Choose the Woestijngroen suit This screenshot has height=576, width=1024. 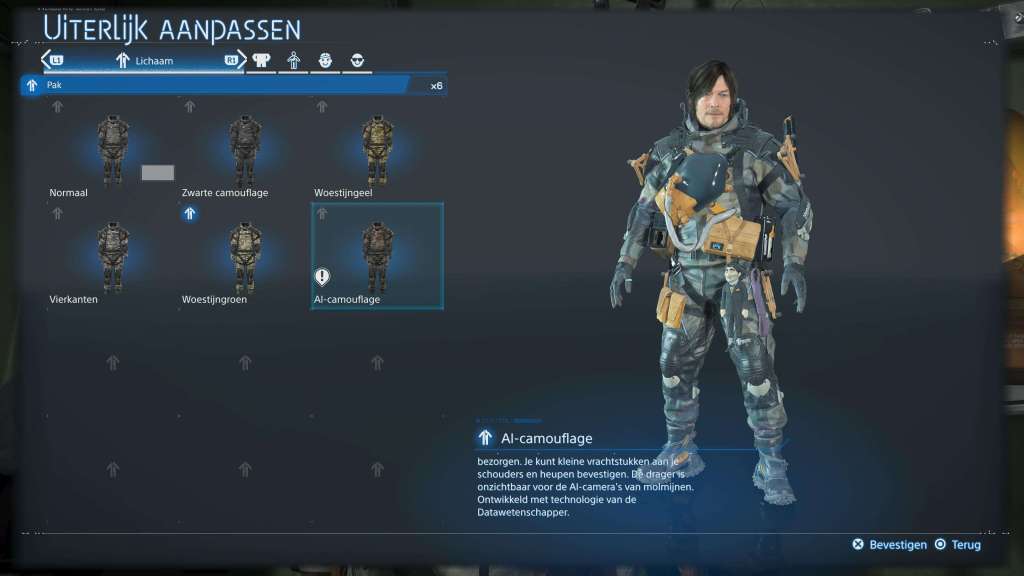[x=244, y=257]
